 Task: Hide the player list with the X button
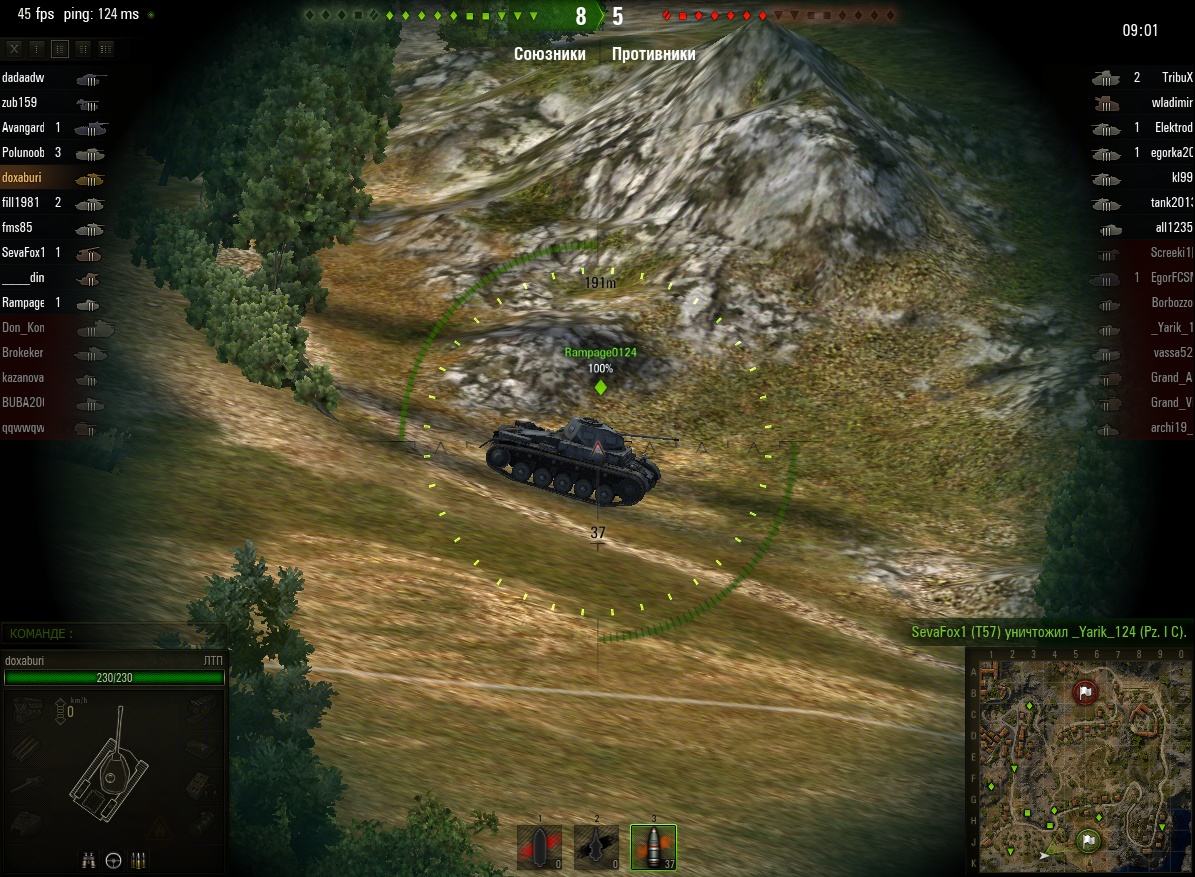point(14,48)
